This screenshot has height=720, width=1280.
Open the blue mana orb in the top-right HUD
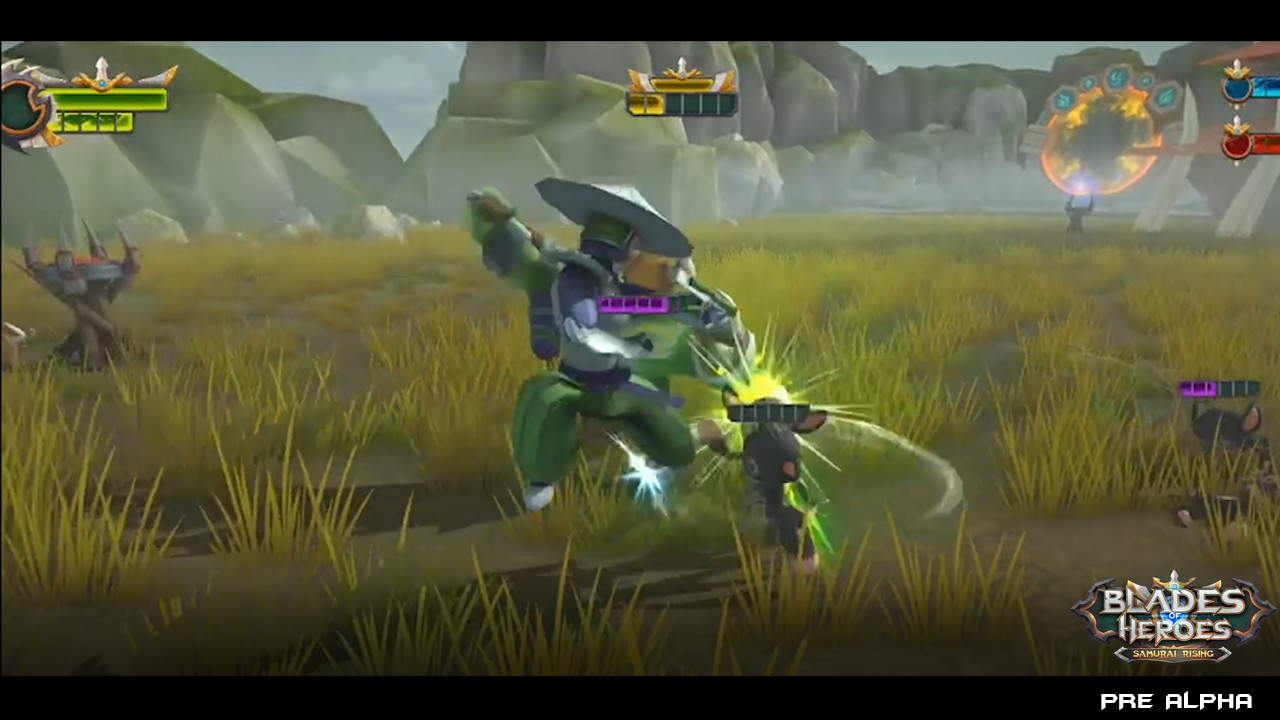point(1237,89)
